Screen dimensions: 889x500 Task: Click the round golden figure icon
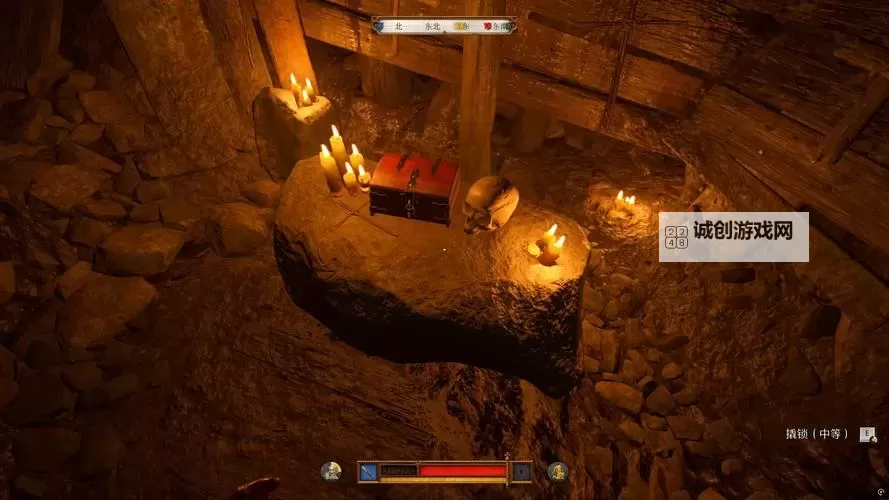click(x=558, y=471)
